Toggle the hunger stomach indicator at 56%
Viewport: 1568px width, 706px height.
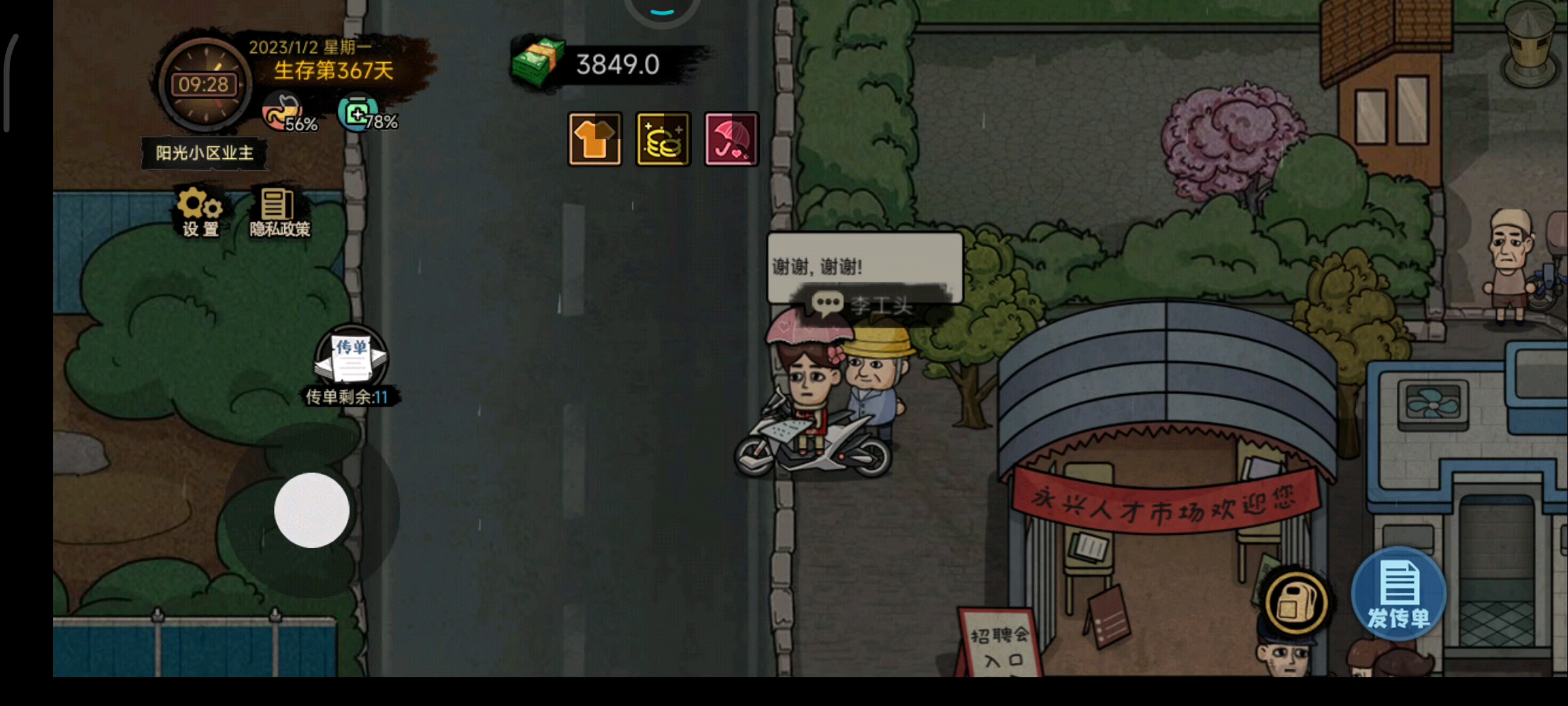(x=281, y=114)
